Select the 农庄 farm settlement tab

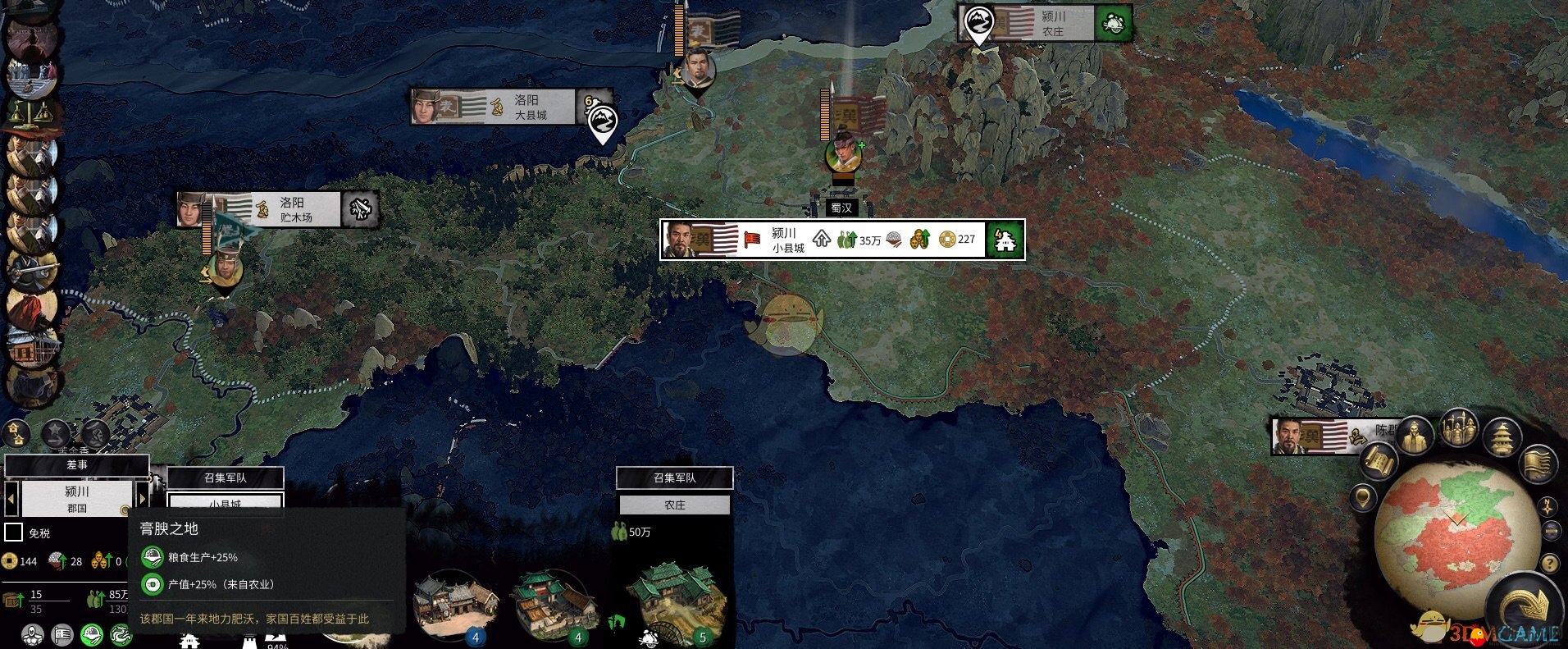674,505
